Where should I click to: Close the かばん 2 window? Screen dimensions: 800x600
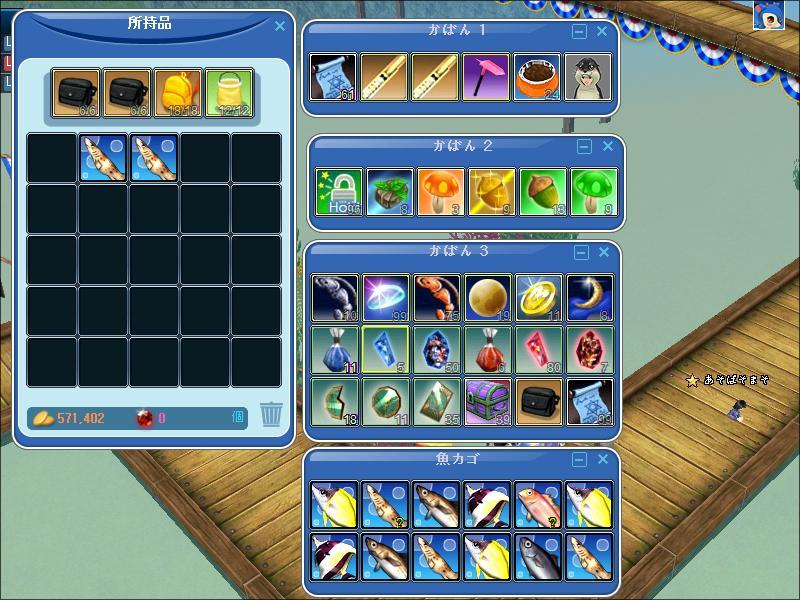pos(607,147)
